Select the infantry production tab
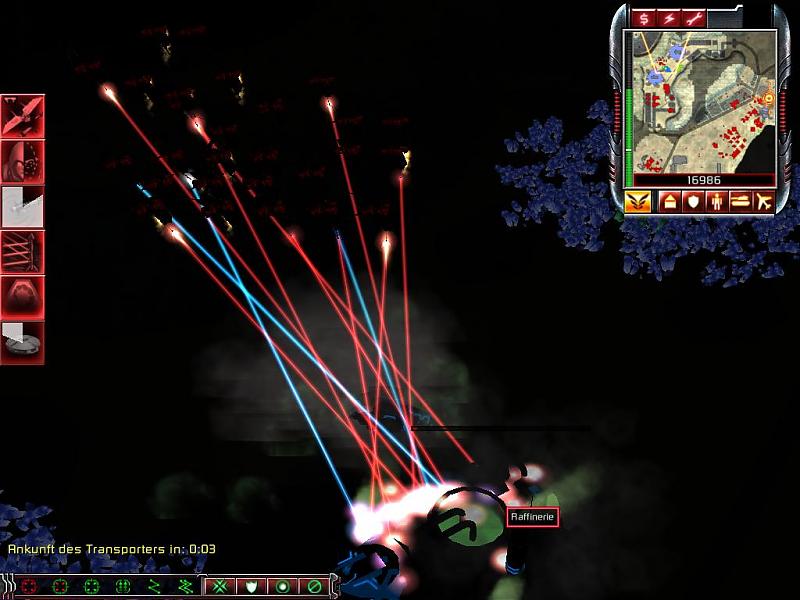Screen dimensions: 800x600 [x=716, y=201]
